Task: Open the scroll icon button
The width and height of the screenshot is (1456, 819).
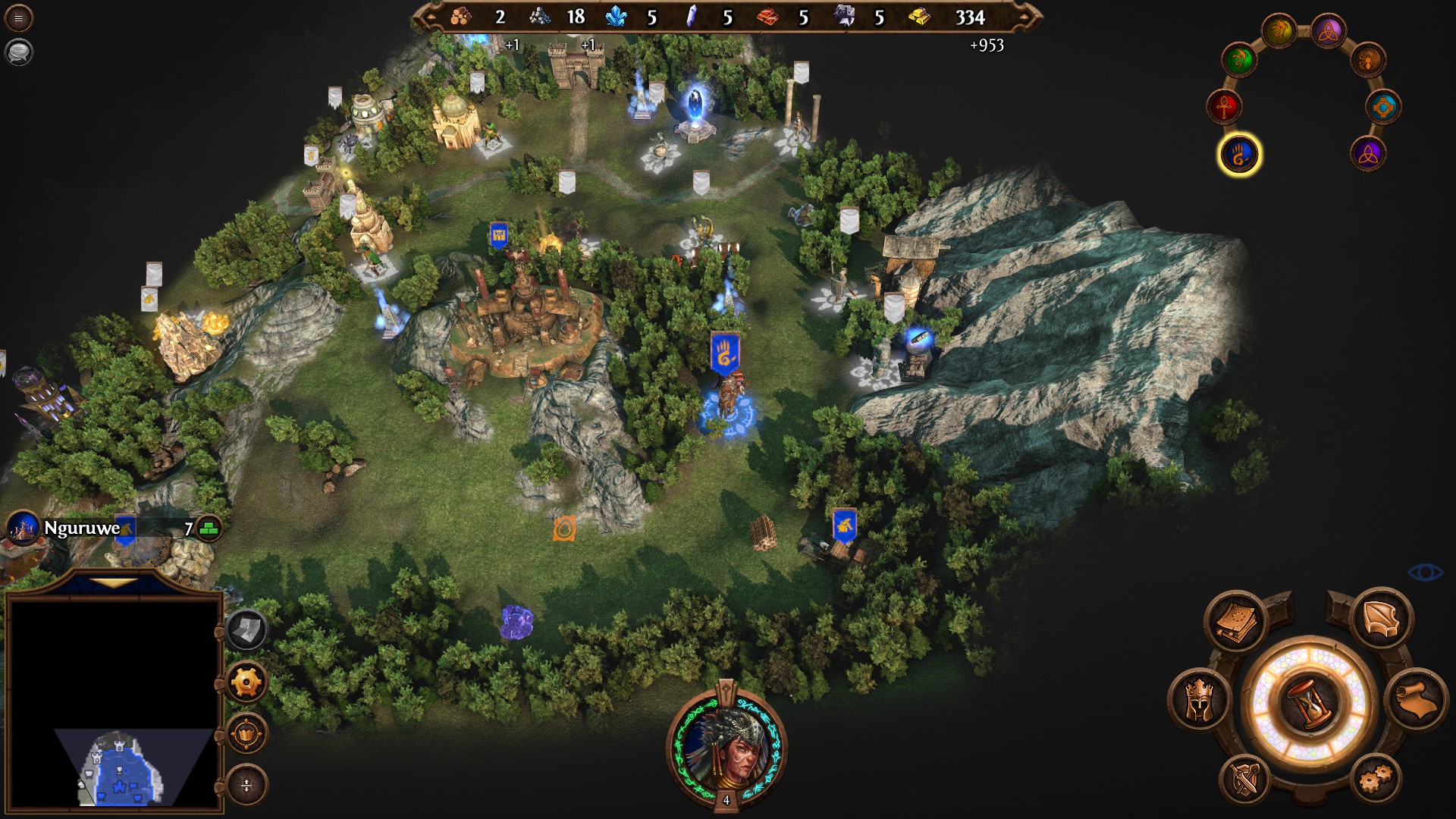Action: tap(1417, 701)
